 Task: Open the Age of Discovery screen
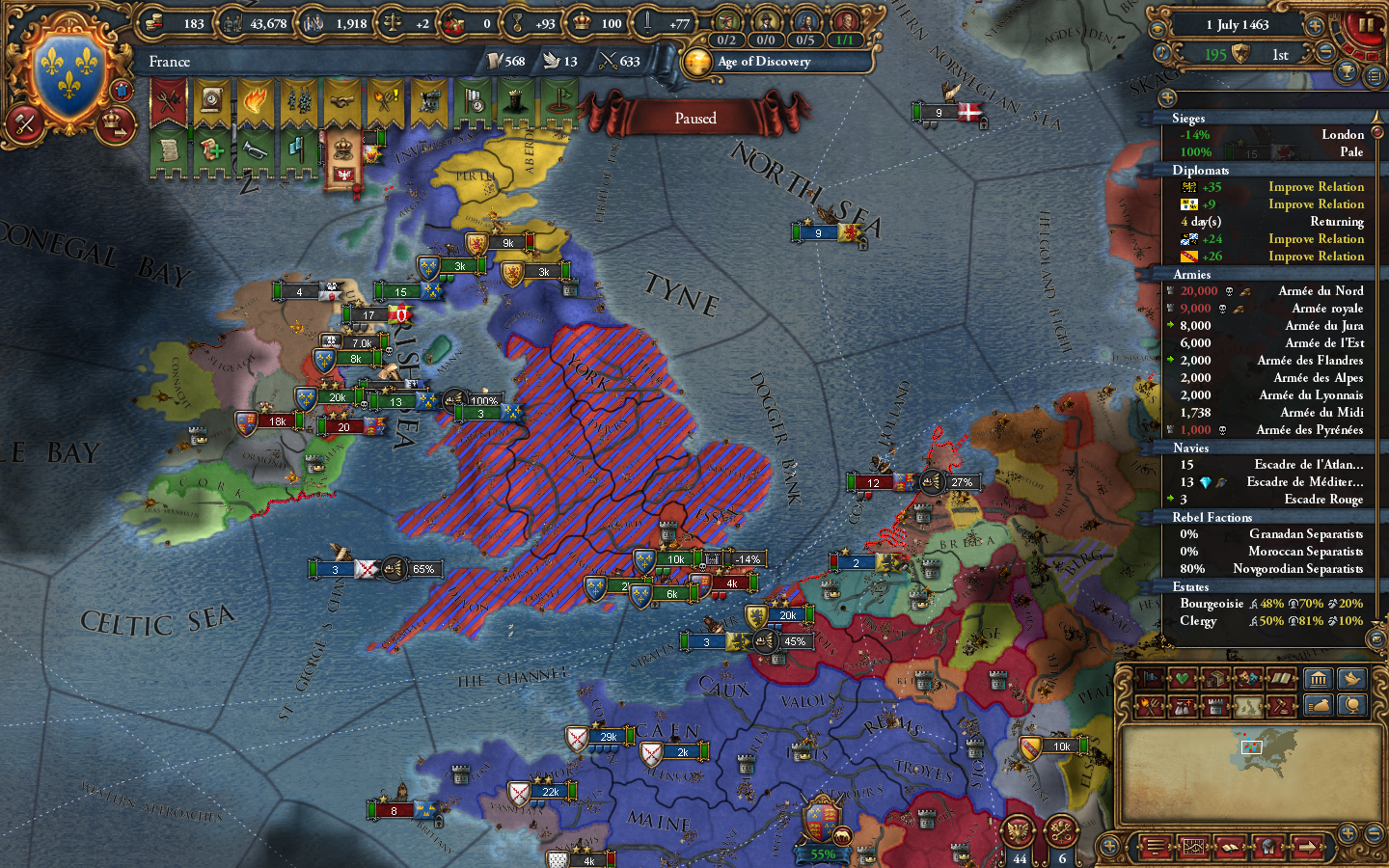(x=762, y=62)
